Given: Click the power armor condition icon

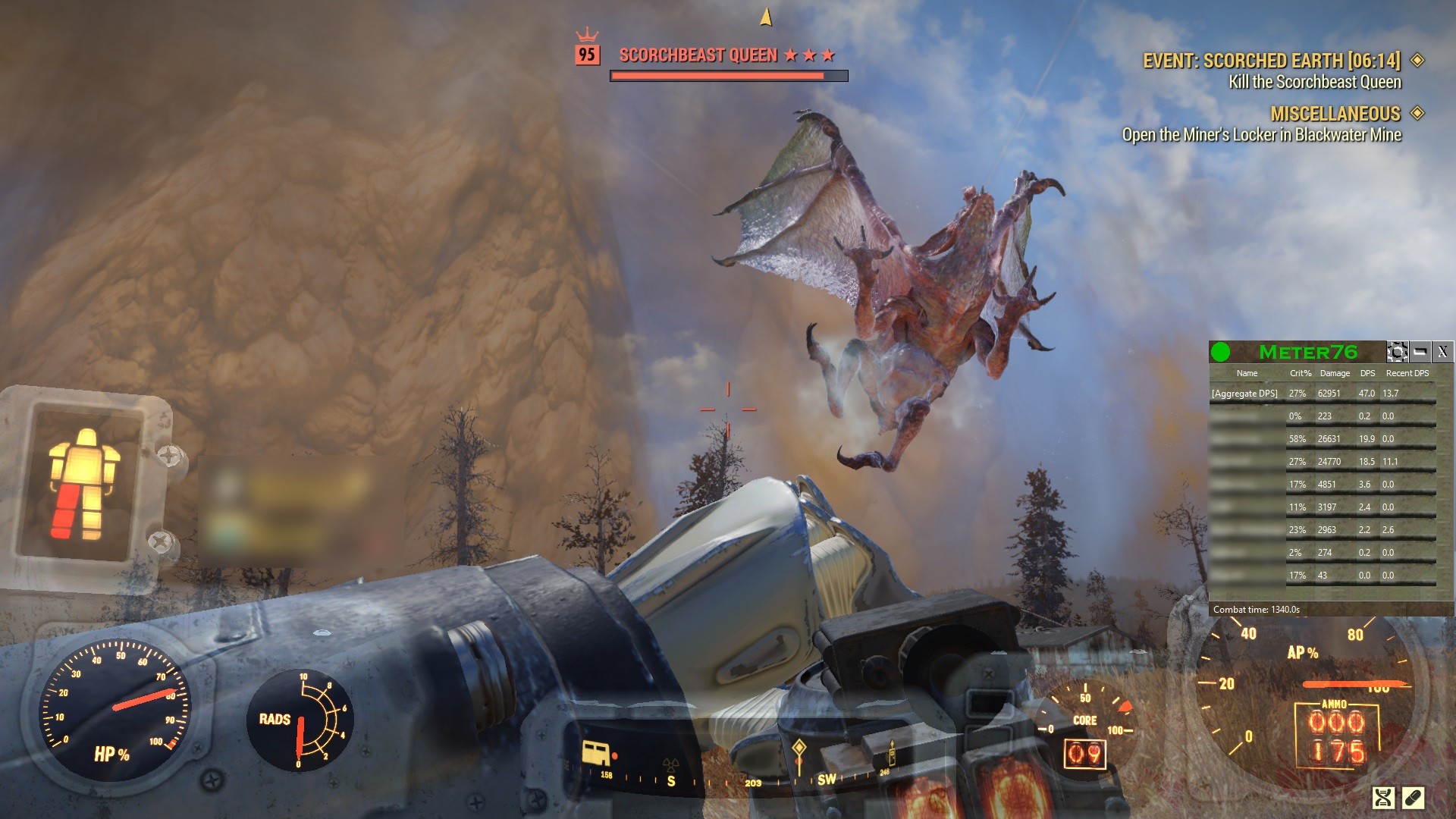Looking at the screenshot, I should pyautogui.click(x=83, y=484).
